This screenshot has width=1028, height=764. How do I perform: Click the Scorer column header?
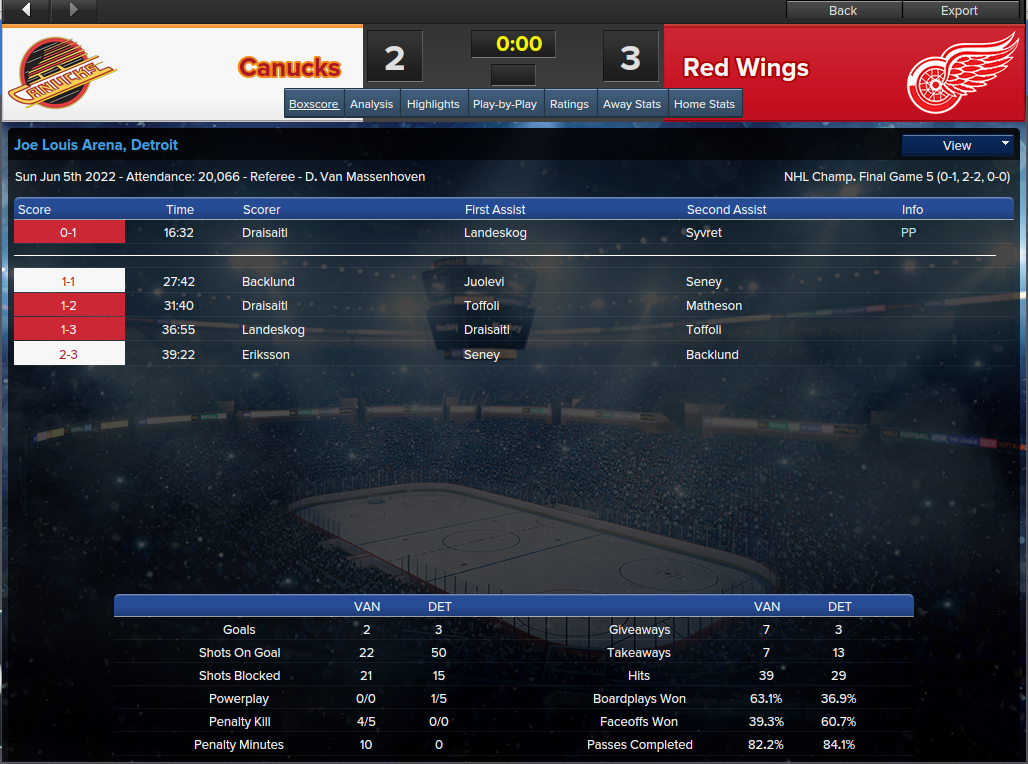pos(262,210)
